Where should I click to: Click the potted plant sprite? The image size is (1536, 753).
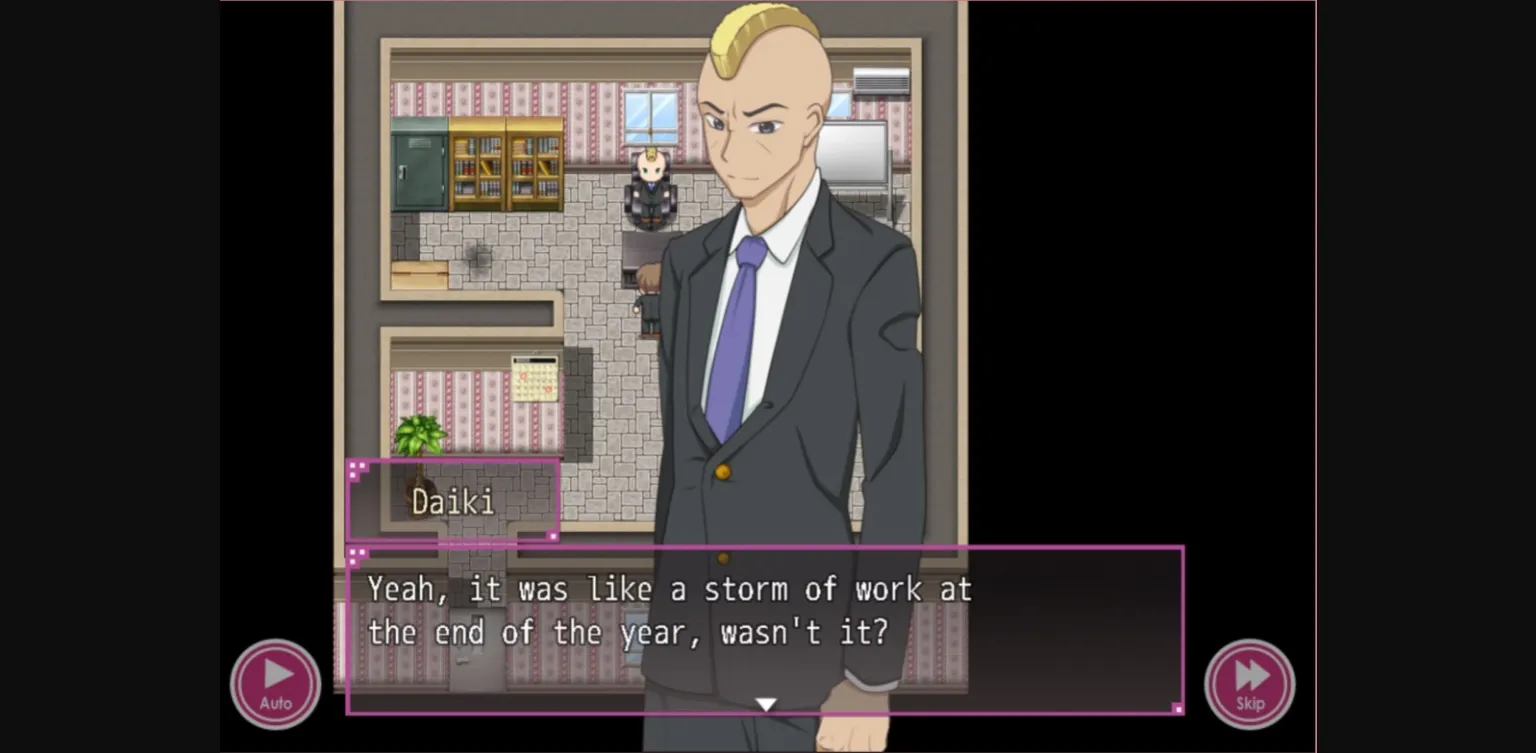(x=421, y=437)
